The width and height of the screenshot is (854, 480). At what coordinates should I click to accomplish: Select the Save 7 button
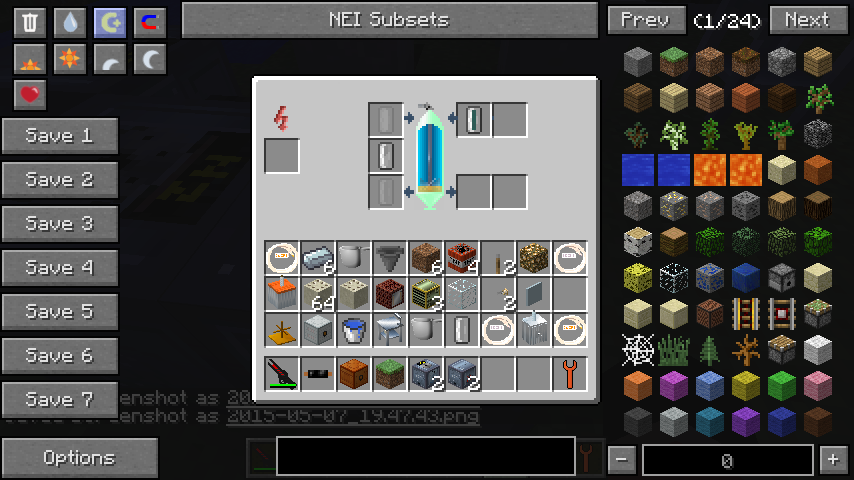click(x=60, y=400)
